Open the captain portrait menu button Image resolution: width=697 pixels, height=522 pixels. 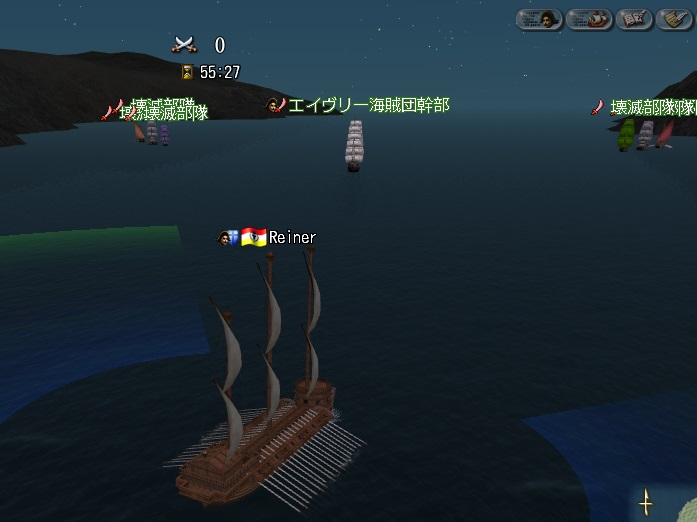539,19
